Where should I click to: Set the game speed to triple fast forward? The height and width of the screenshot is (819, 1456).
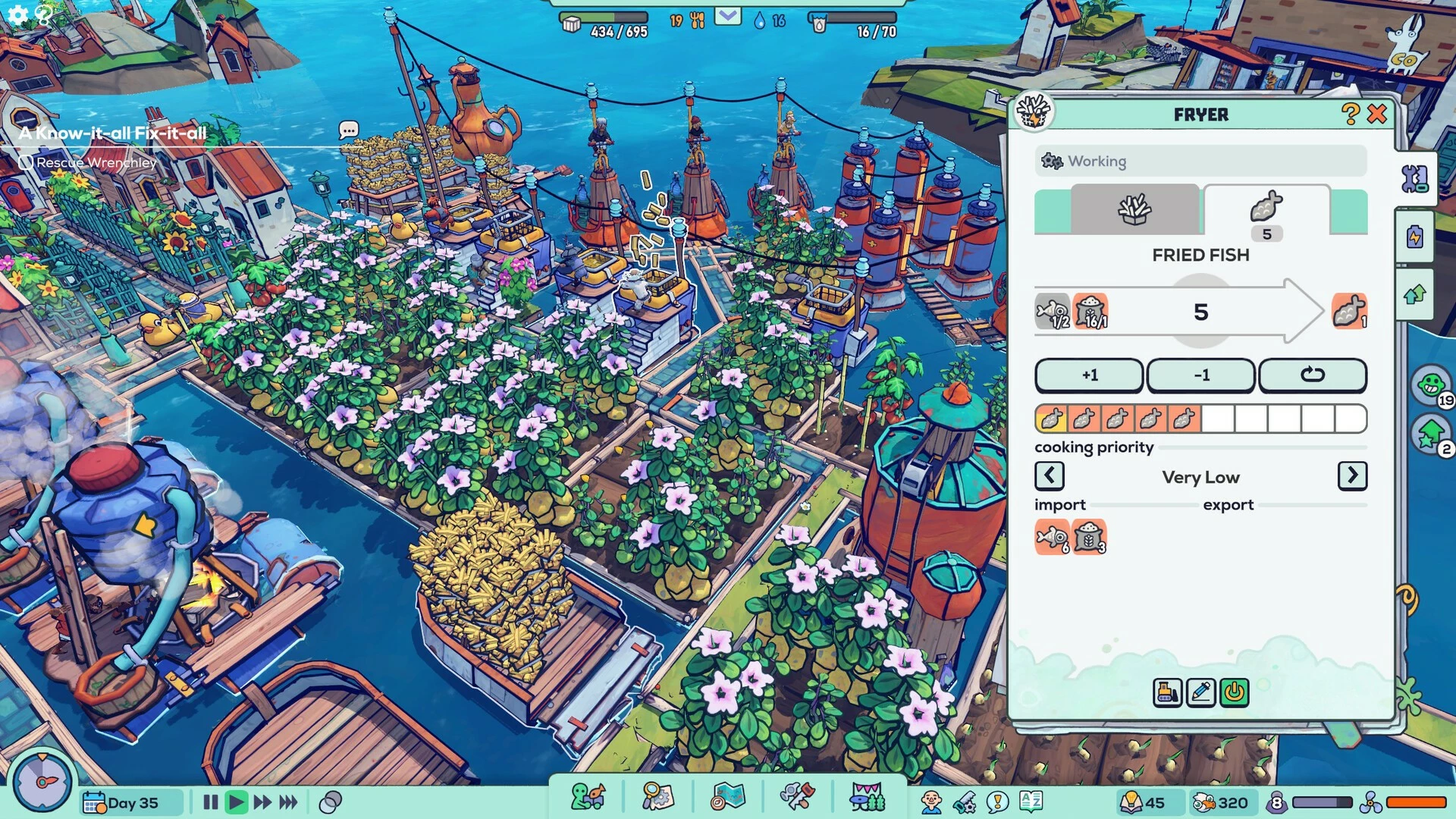288,802
